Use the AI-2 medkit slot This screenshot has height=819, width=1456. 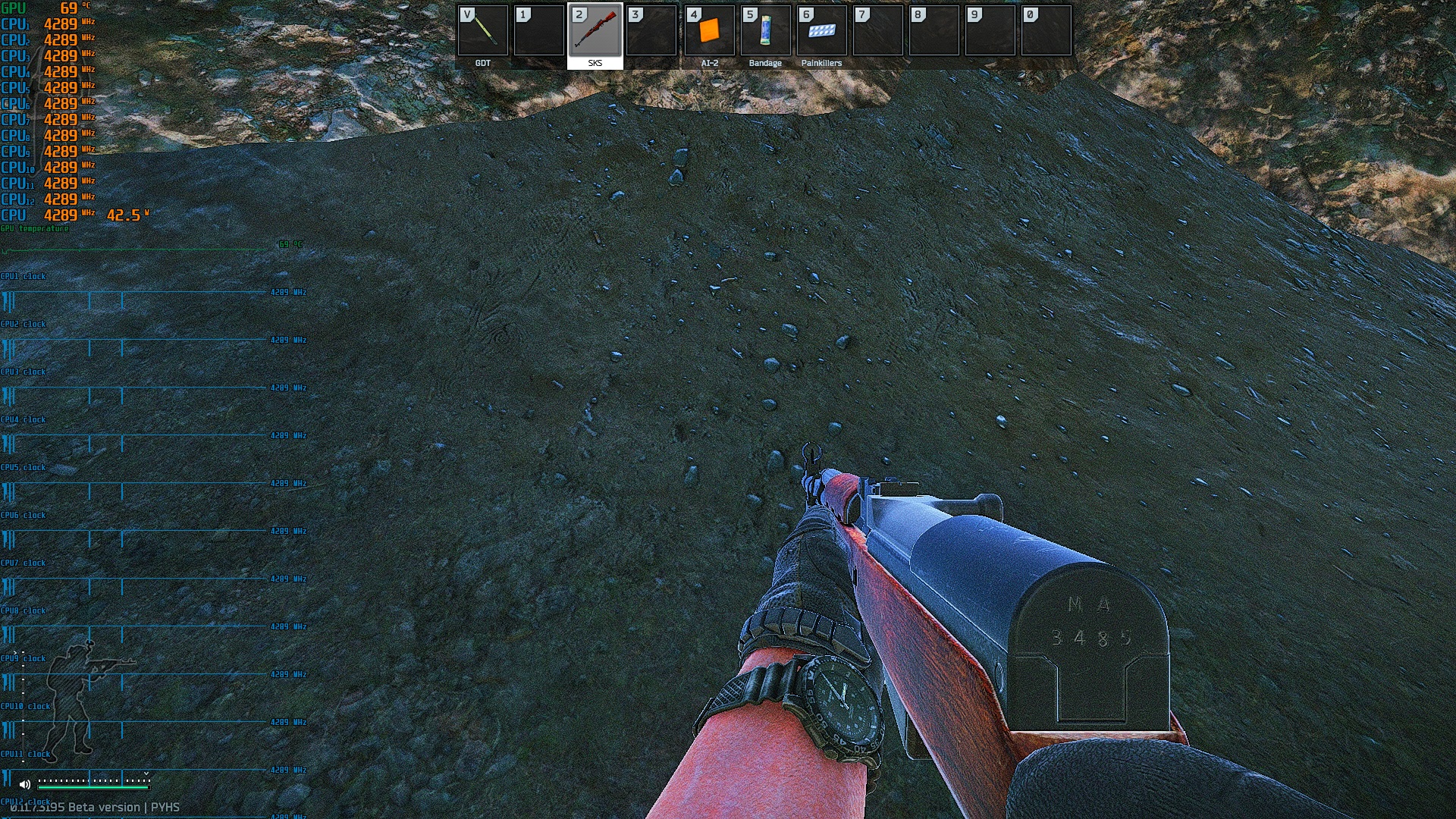point(709,32)
